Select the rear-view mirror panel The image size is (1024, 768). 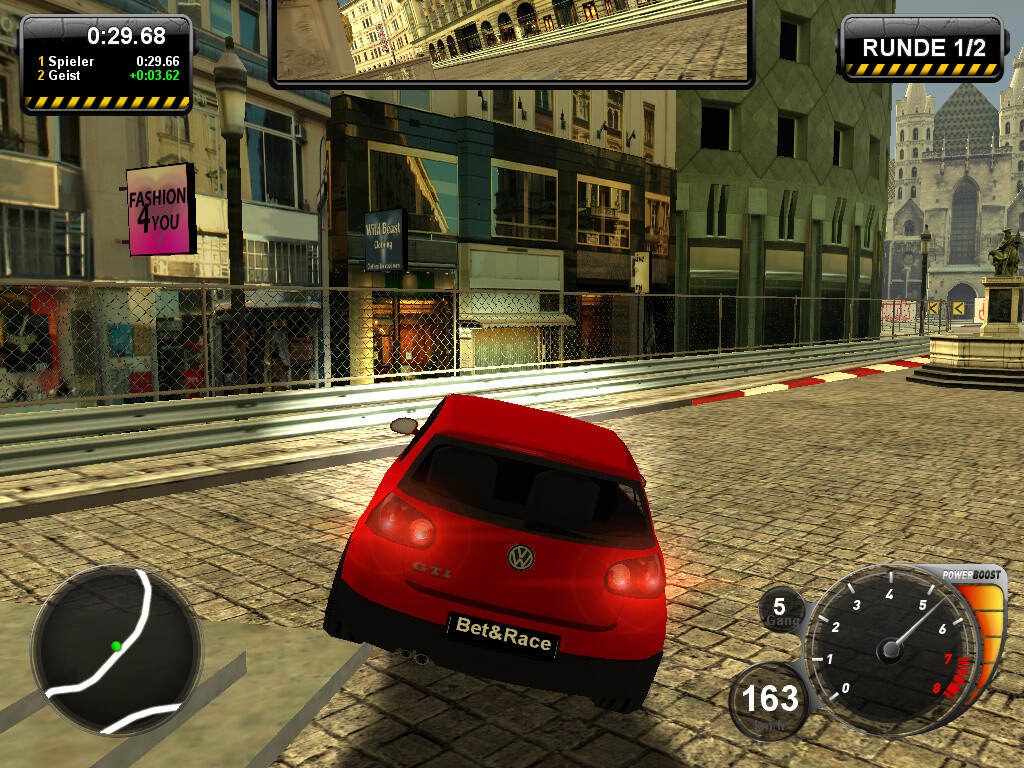pyautogui.click(x=511, y=38)
